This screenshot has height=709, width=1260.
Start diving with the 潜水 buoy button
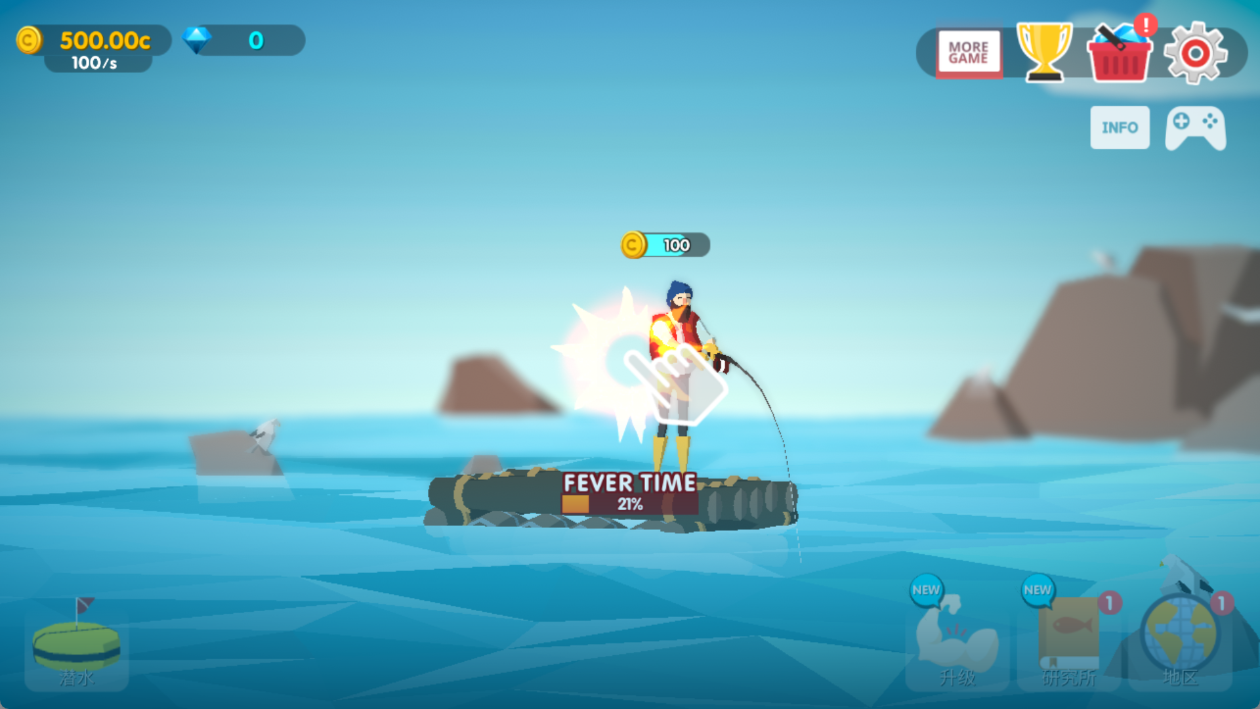pos(76,648)
